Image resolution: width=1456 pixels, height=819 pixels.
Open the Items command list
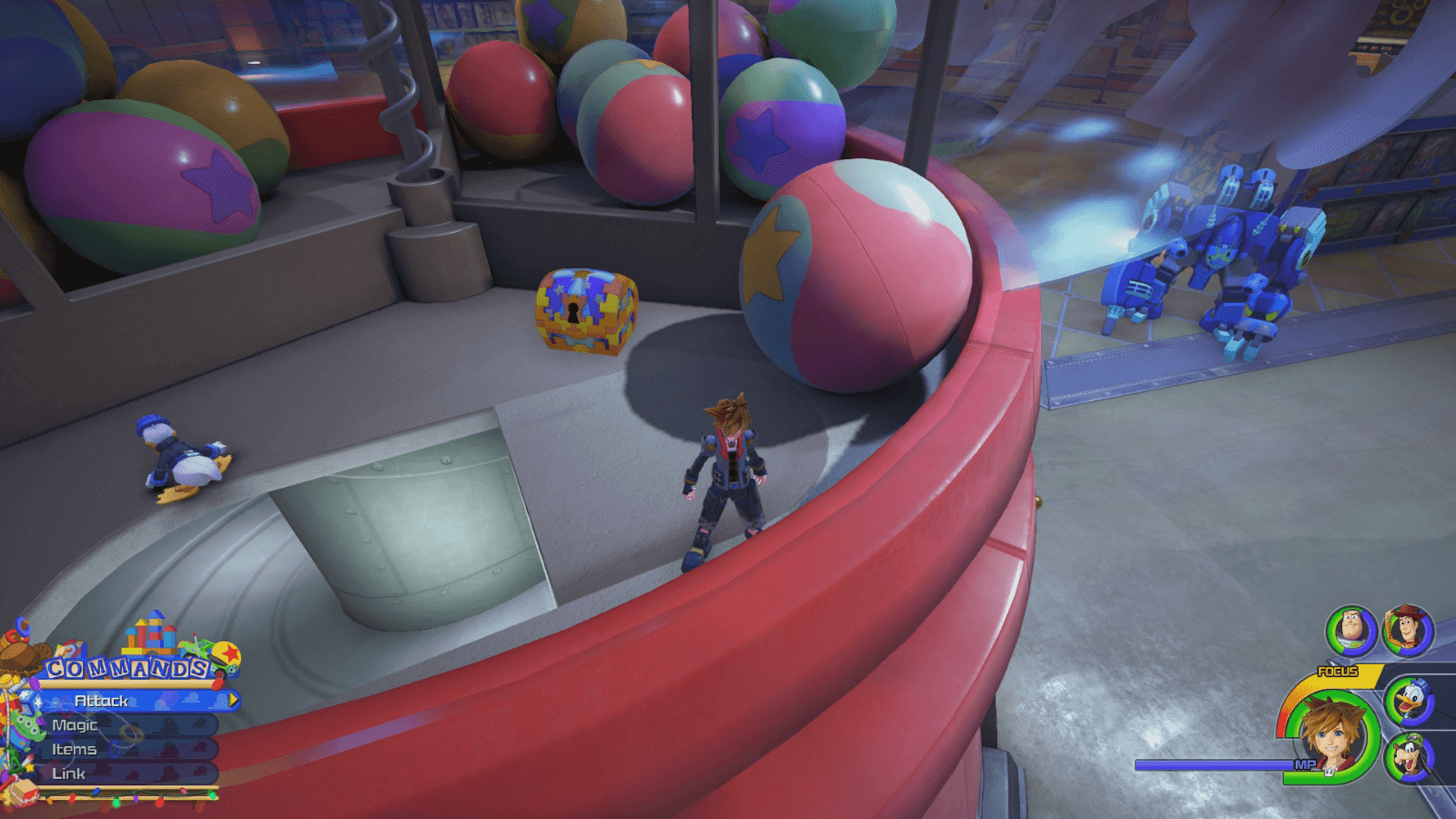tap(75, 750)
